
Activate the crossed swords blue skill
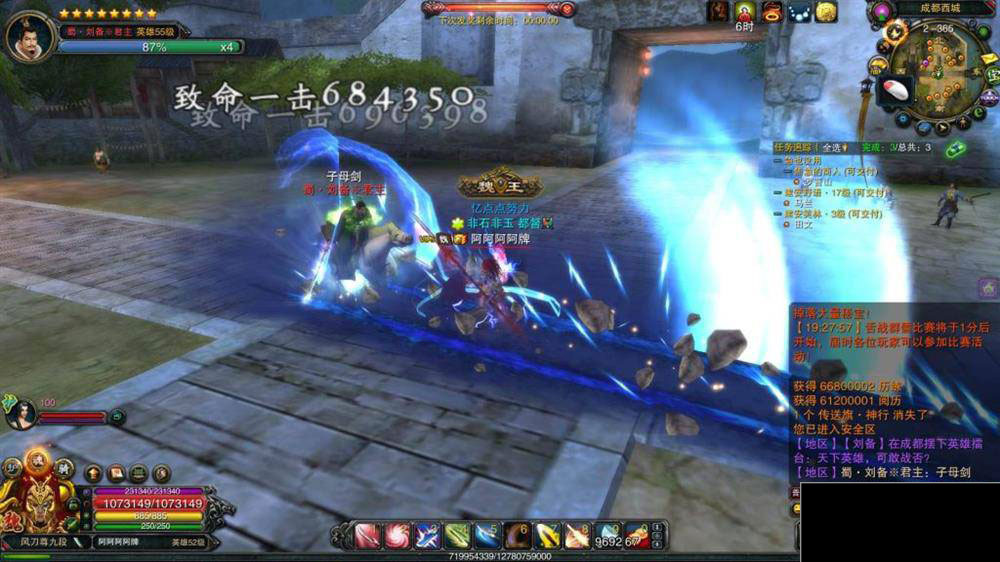coord(428,536)
